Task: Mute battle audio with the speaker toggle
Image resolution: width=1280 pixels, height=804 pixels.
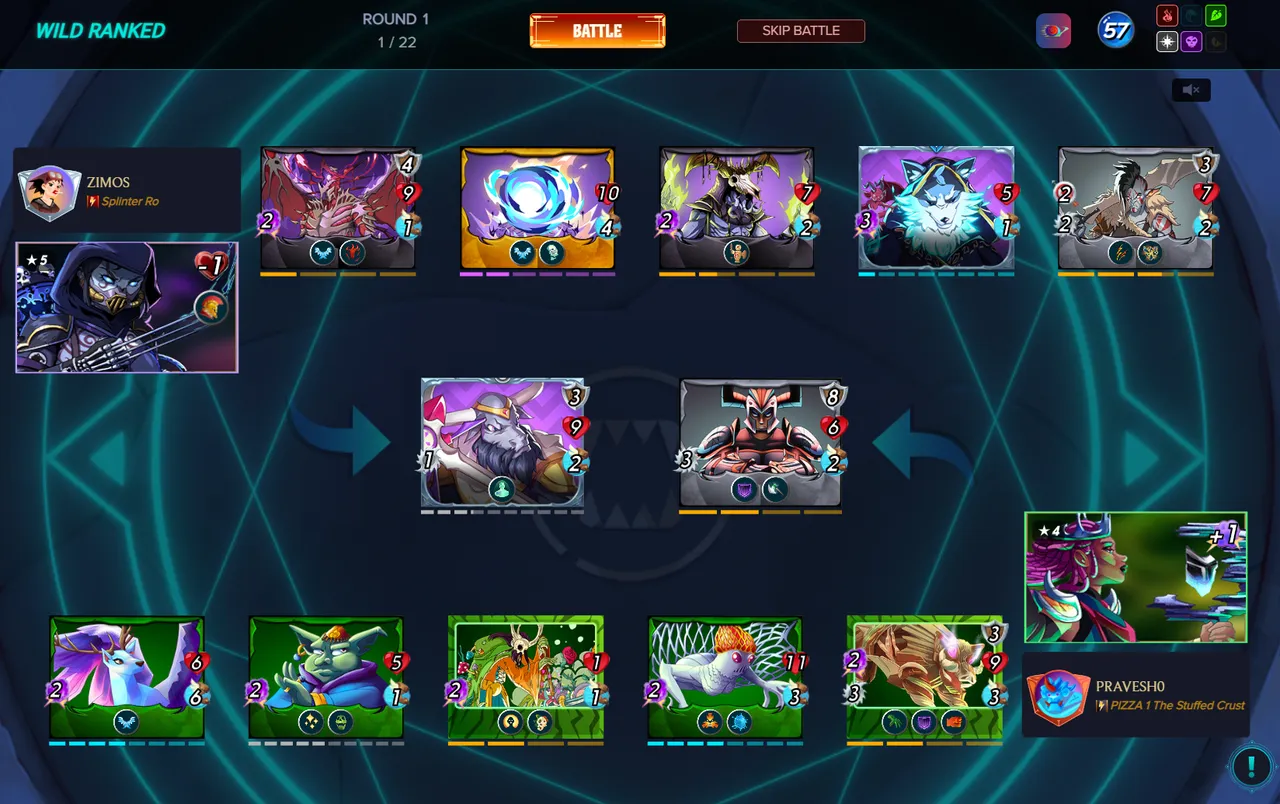Action: point(1190,90)
